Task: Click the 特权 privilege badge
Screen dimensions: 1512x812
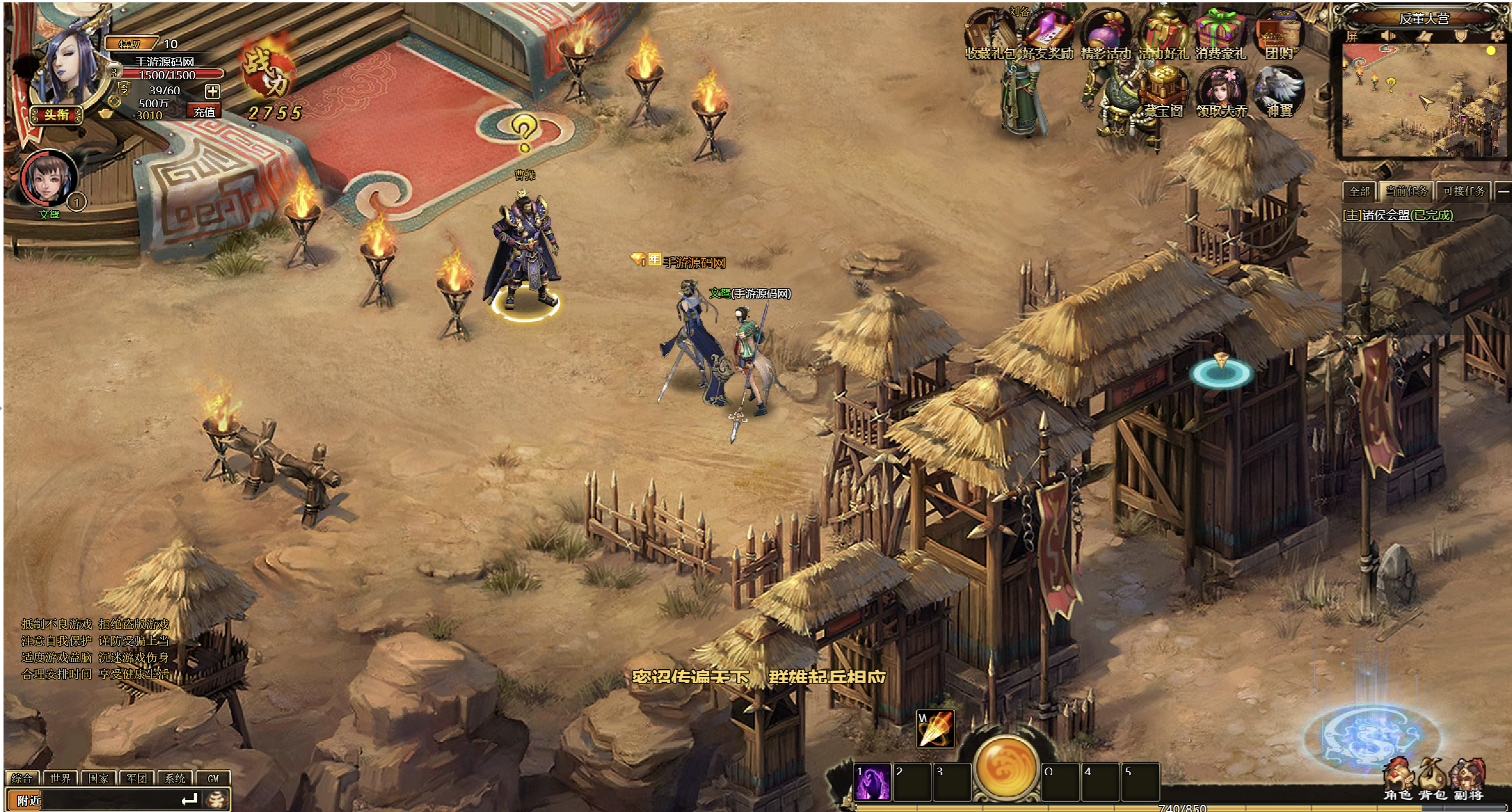Action: tap(130, 44)
